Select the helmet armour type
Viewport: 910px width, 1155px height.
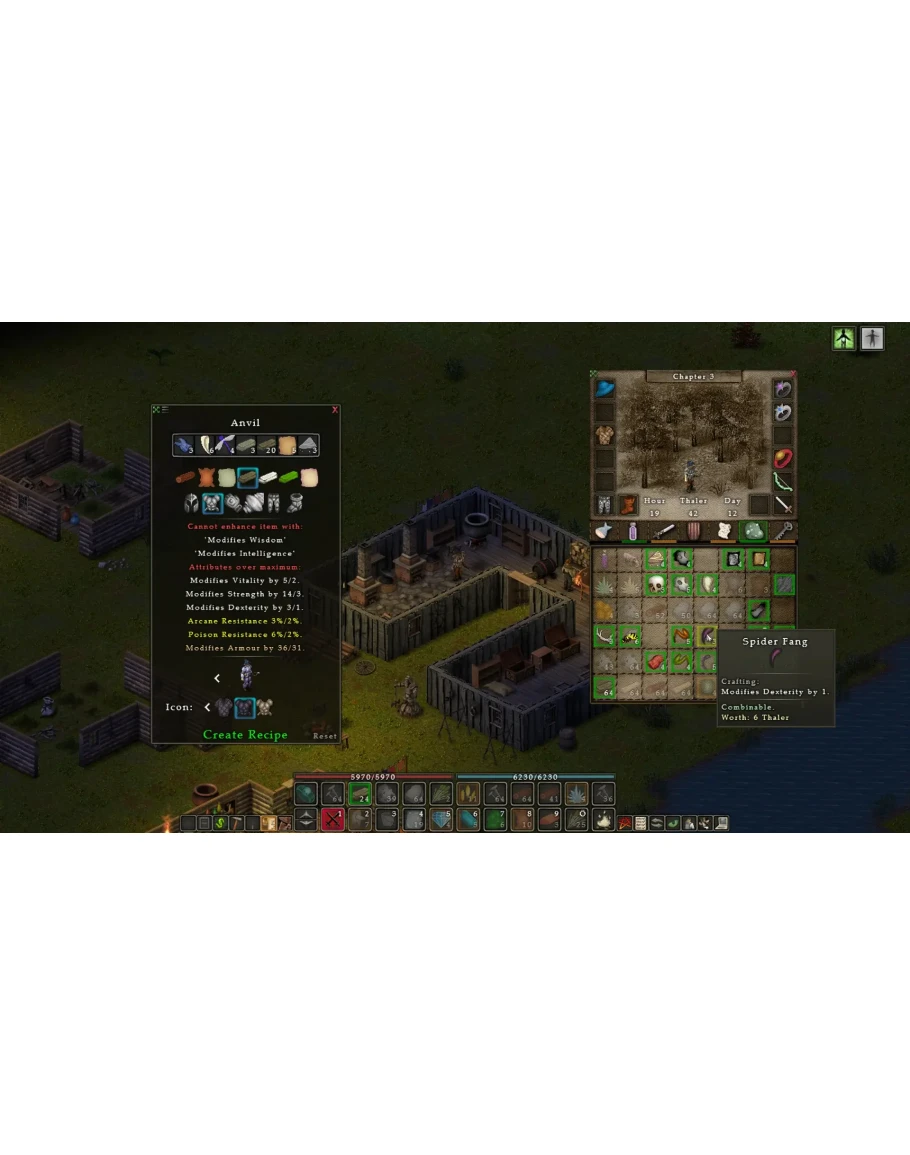[191, 503]
